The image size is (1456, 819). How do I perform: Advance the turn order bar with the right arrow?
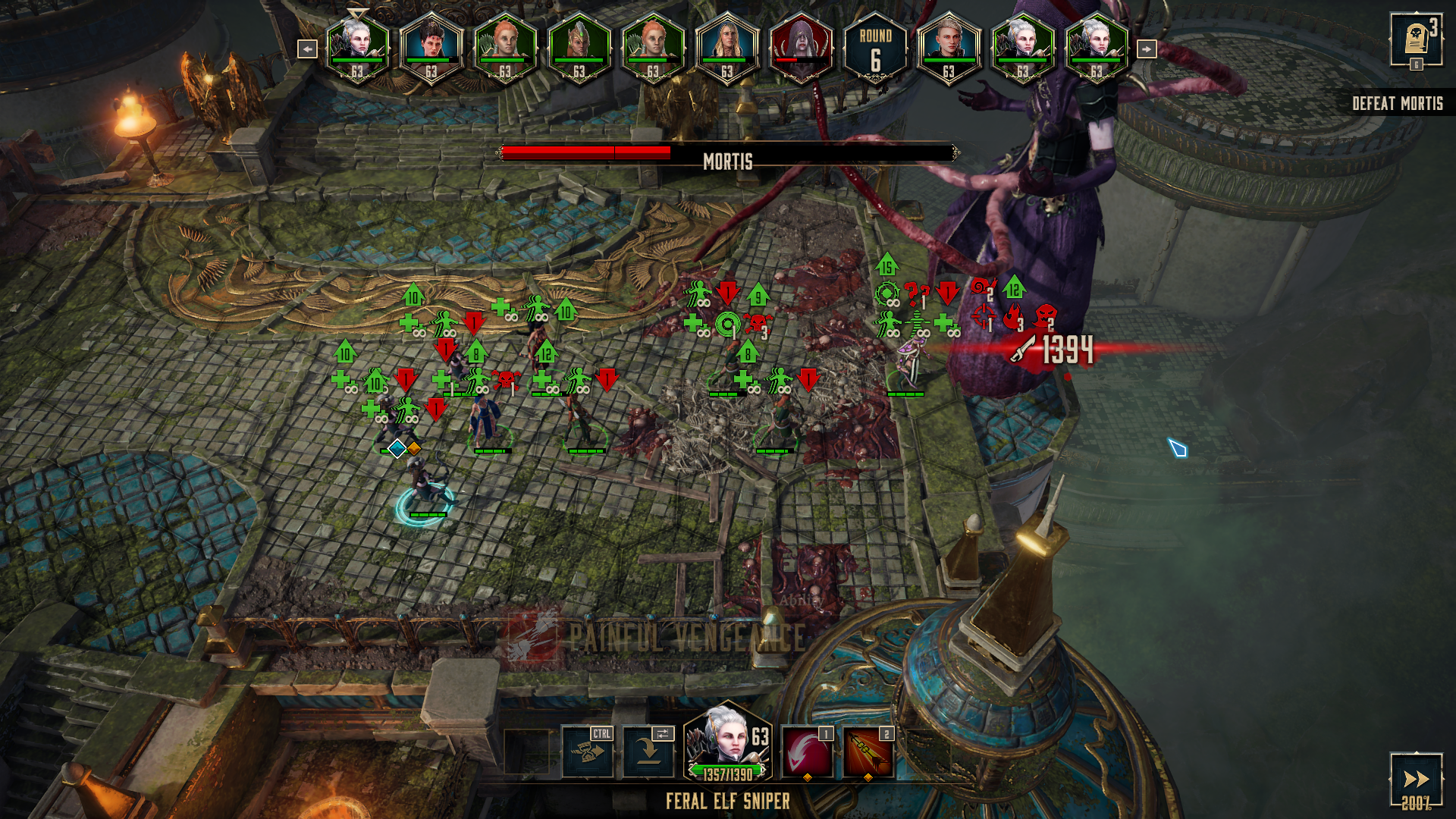coord(1146,49)
